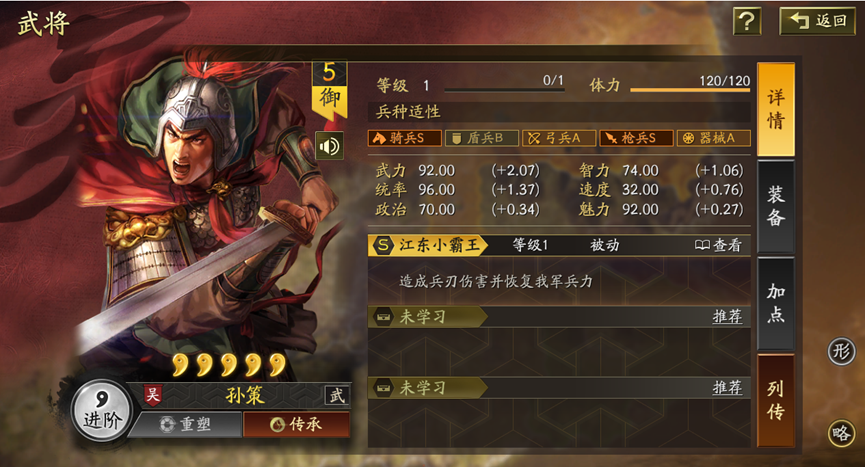View details with the 查看 link
The image size is (865, 467).
pyautogui.click(x=718, y=244)
